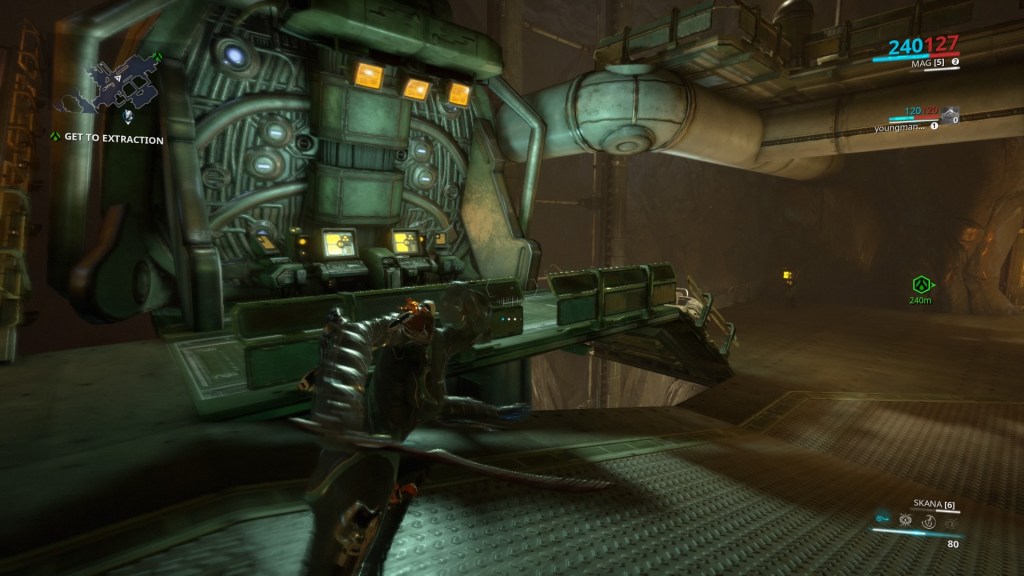Click the green extraction marker on minimap
The height and width of the screenshot is (576, 1024).
[x=157, y=57]
